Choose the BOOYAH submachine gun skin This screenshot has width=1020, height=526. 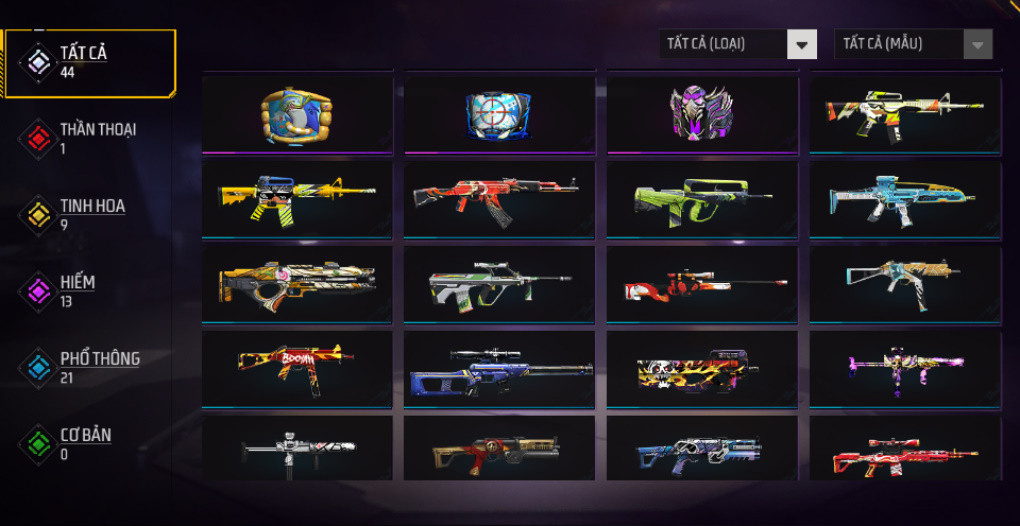(x=297, y=369)
